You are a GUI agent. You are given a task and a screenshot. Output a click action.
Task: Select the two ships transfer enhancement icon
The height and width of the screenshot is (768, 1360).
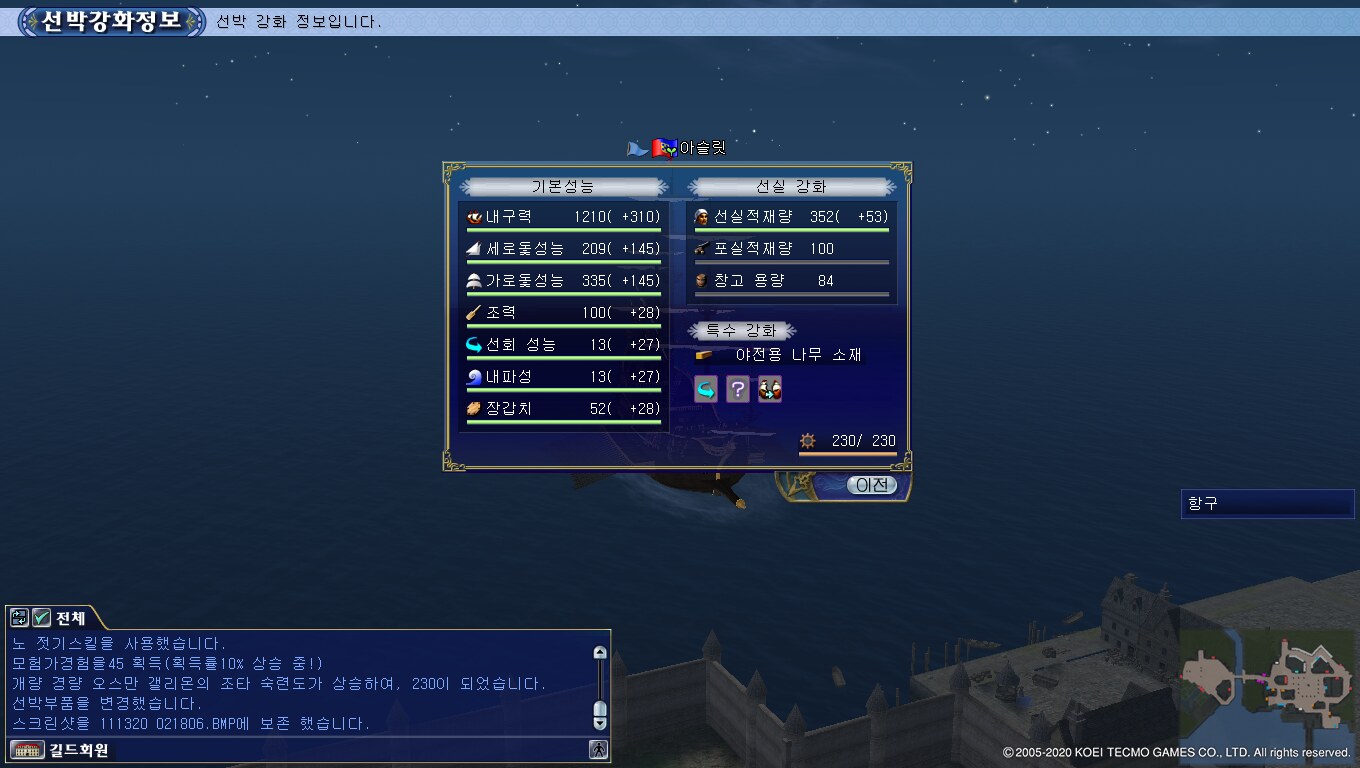pyautogui.click(x=770, y=389)
